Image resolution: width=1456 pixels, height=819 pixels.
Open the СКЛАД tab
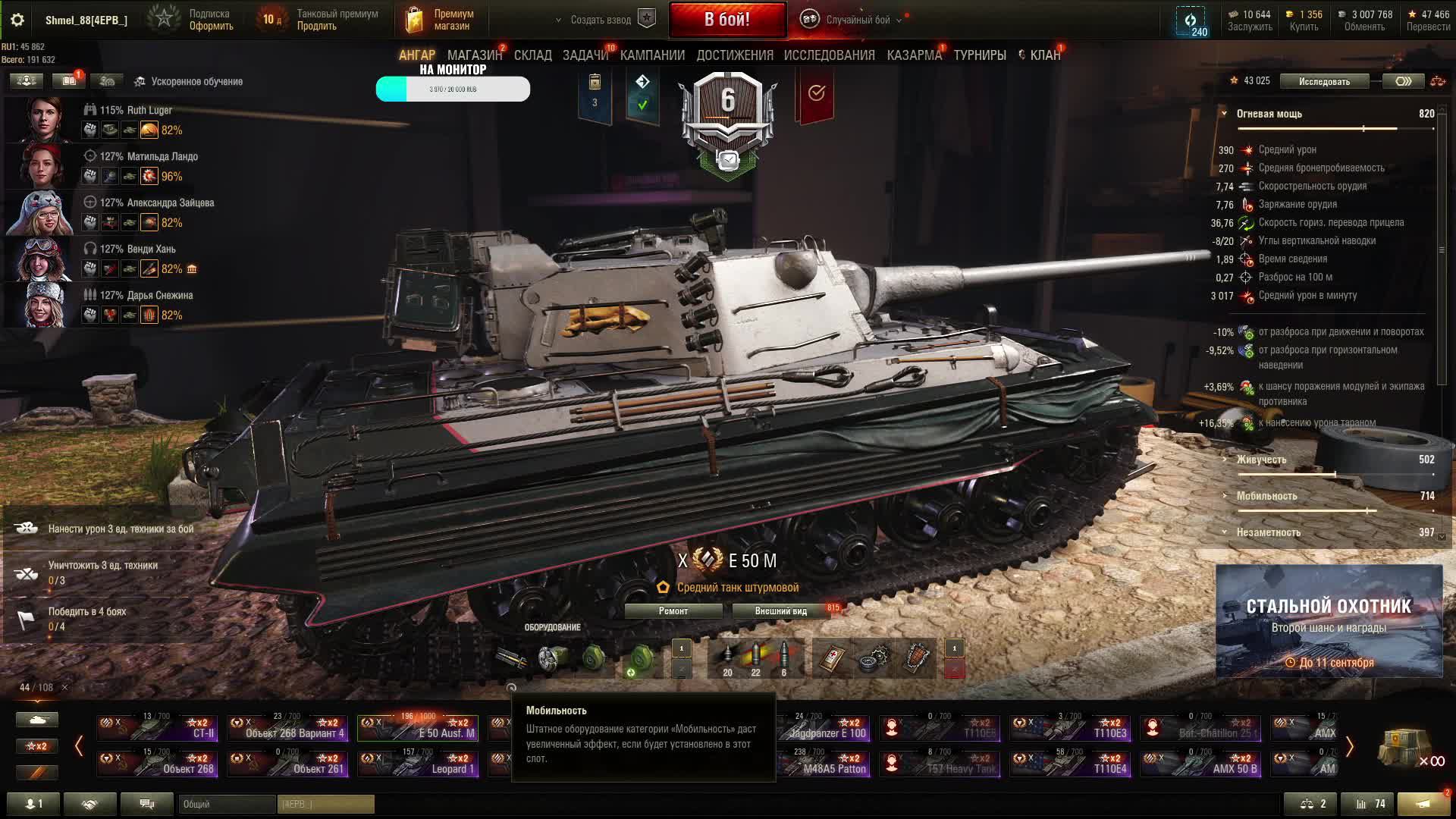pos(532,55)
